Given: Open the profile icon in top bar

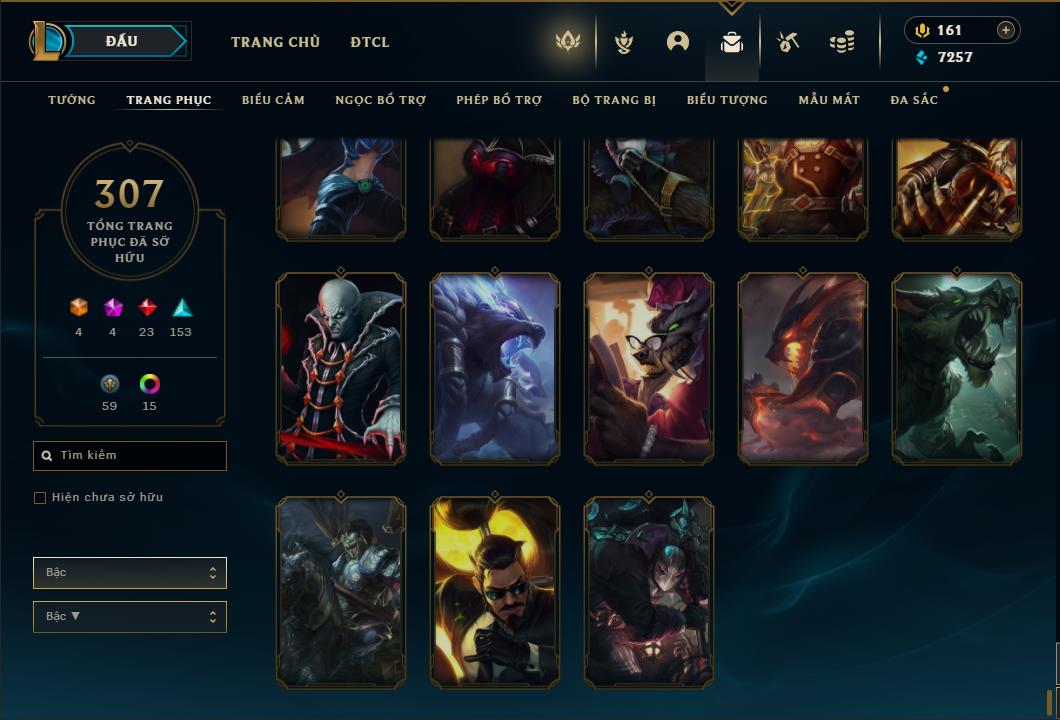Looking at the screenshot, I should tap(678, 42).
